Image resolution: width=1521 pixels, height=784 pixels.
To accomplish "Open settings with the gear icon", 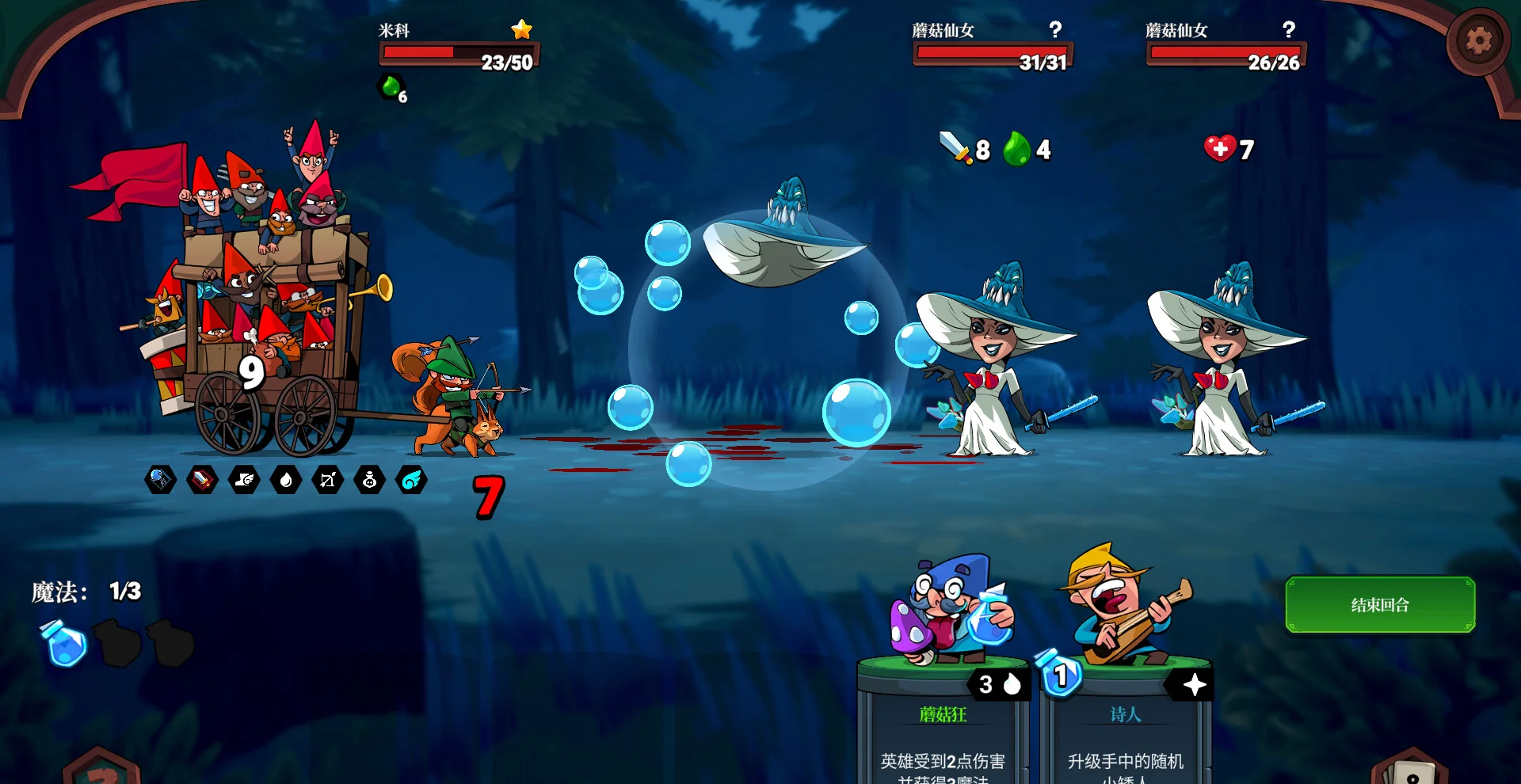I will pos(1477,40).
